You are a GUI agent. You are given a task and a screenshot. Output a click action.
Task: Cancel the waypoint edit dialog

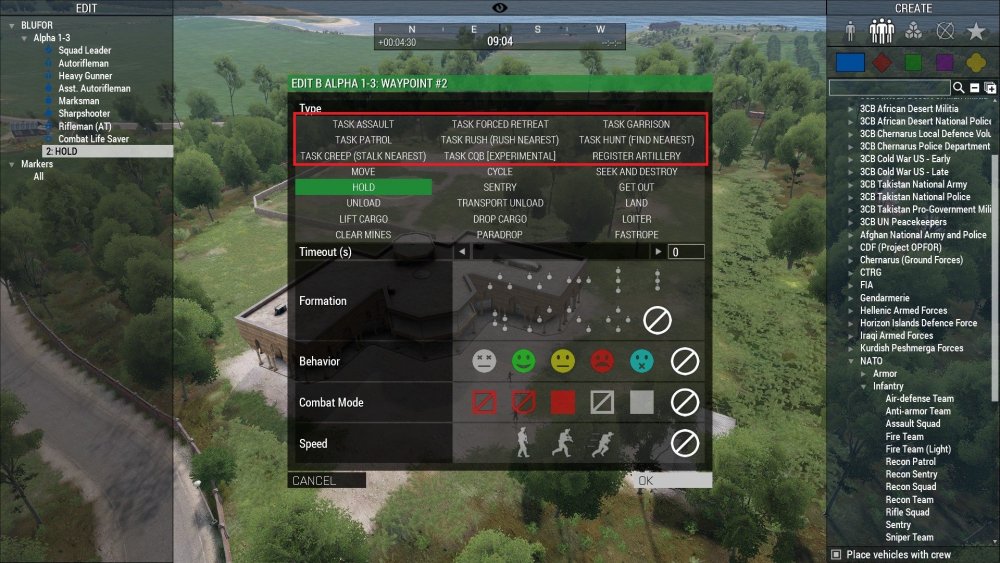(326, 481)
